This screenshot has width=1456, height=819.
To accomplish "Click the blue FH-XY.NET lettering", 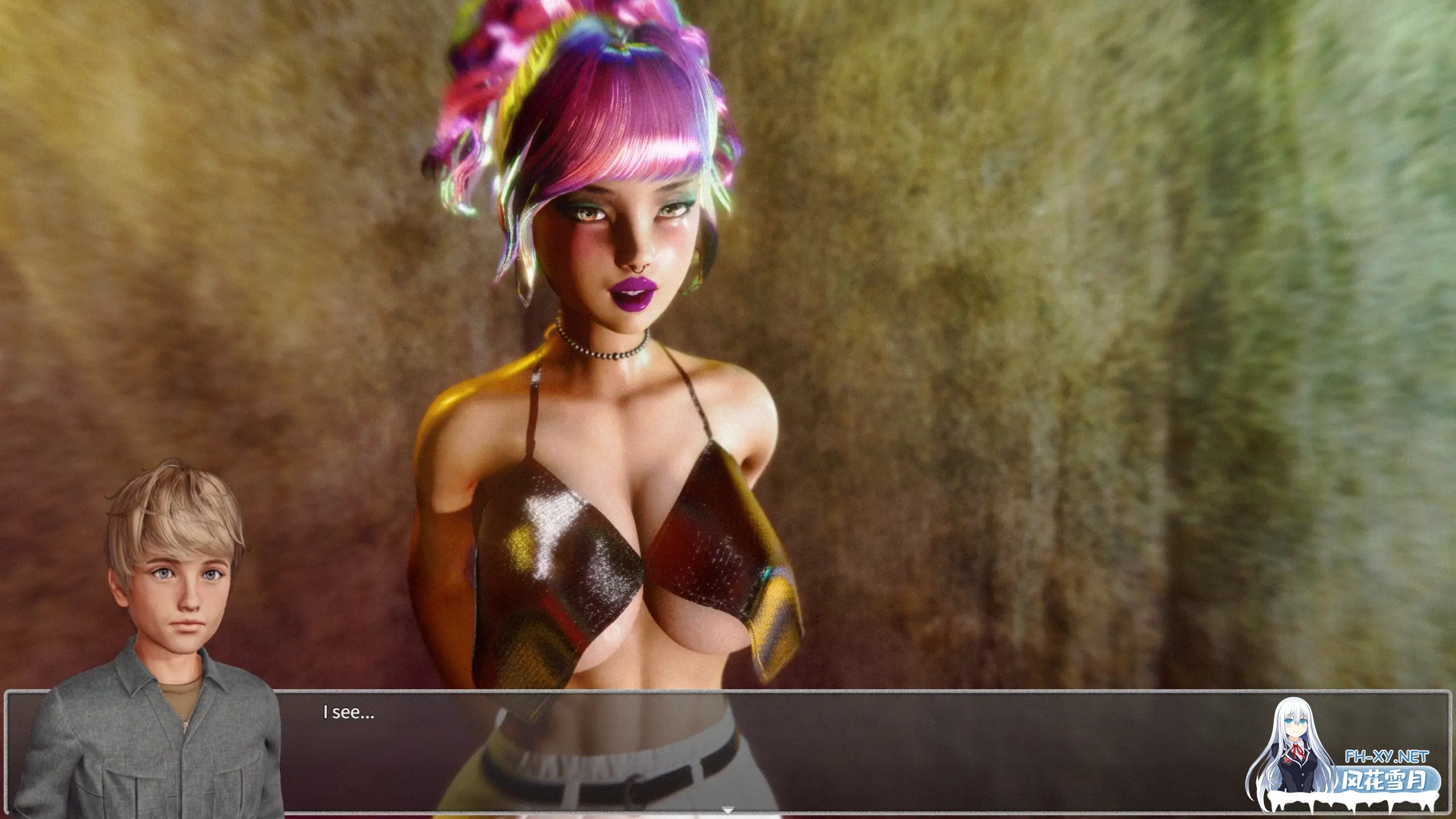I will [1393, 756].
